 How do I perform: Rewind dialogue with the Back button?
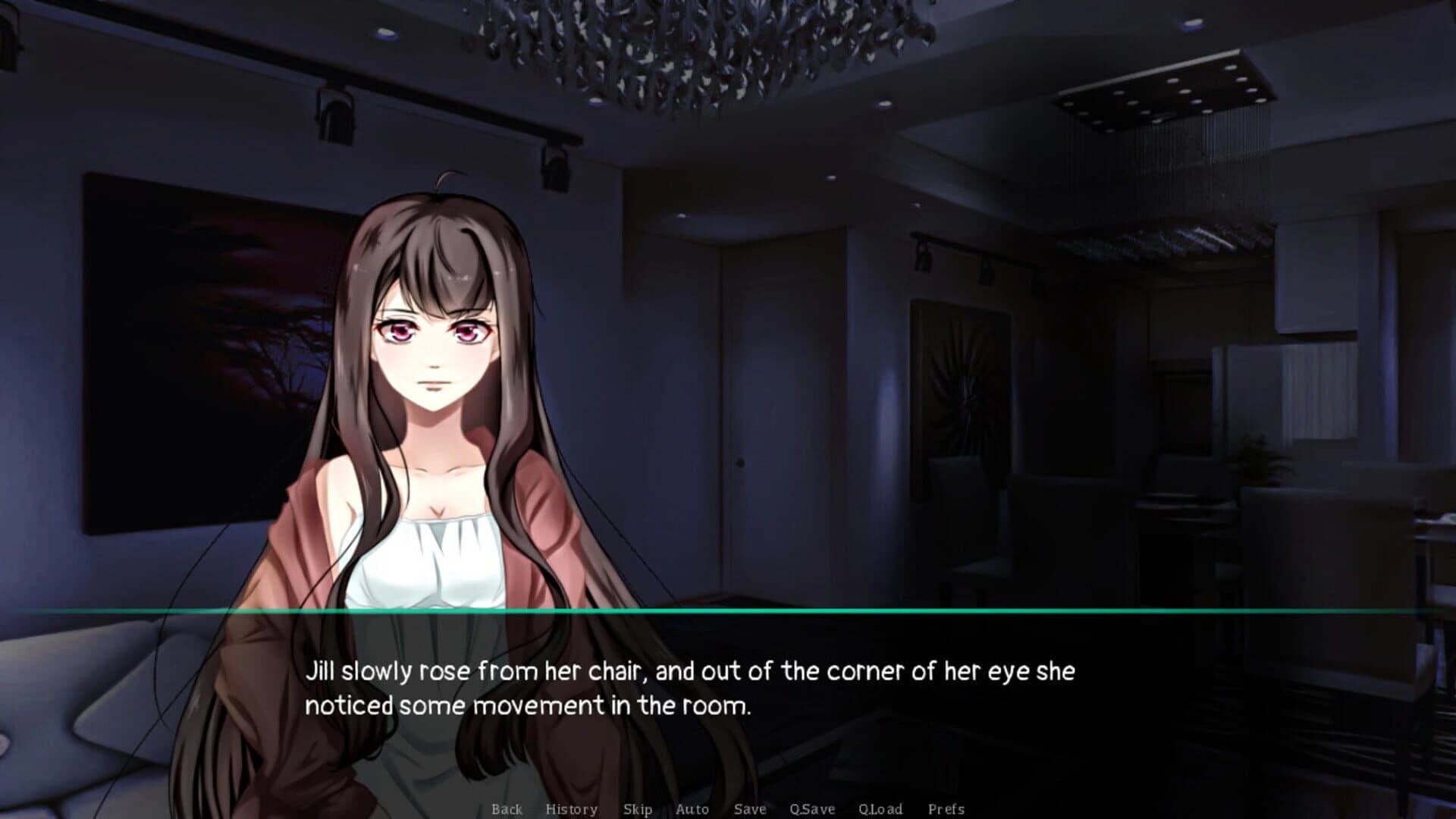(507, 809)
